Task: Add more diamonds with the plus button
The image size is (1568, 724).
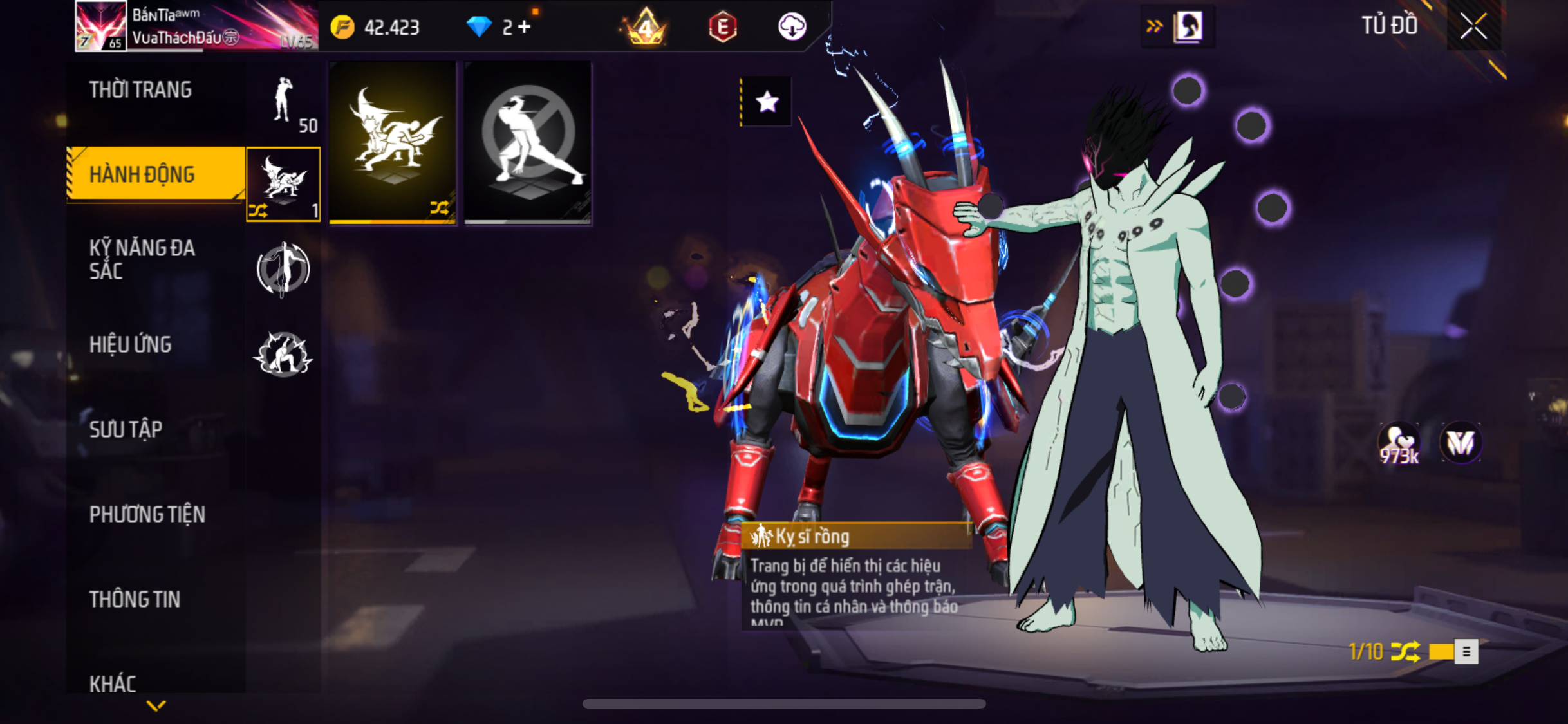Action: tap(525, 27)
